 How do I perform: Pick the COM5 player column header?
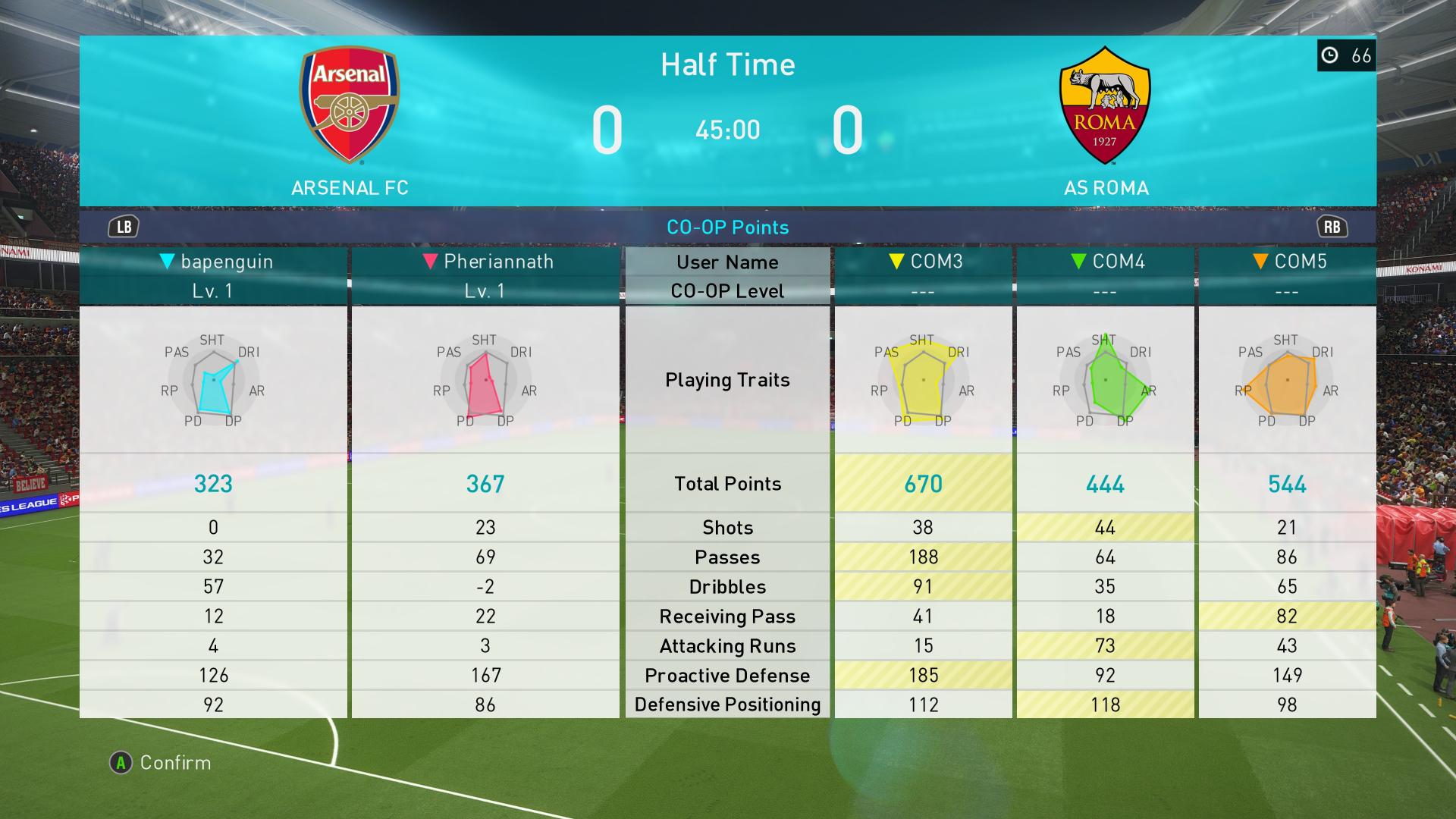[x=1288, y=262]
